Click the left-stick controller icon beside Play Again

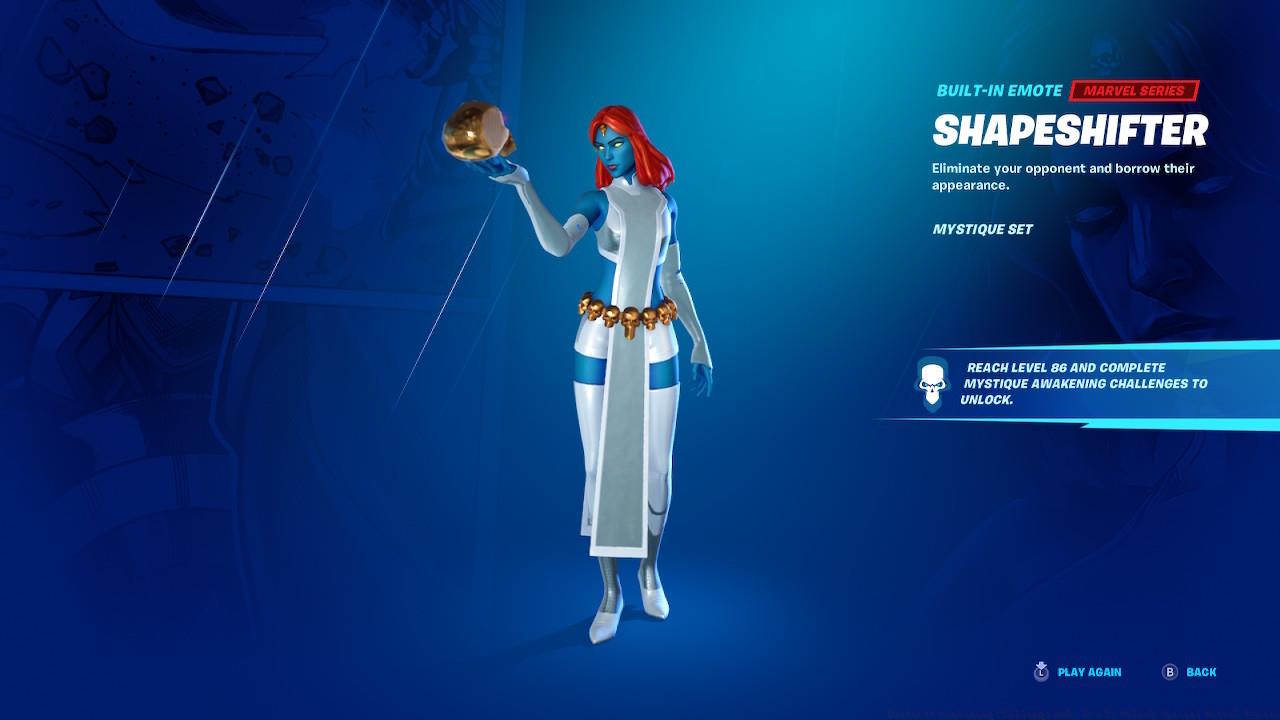[1042, 672]
